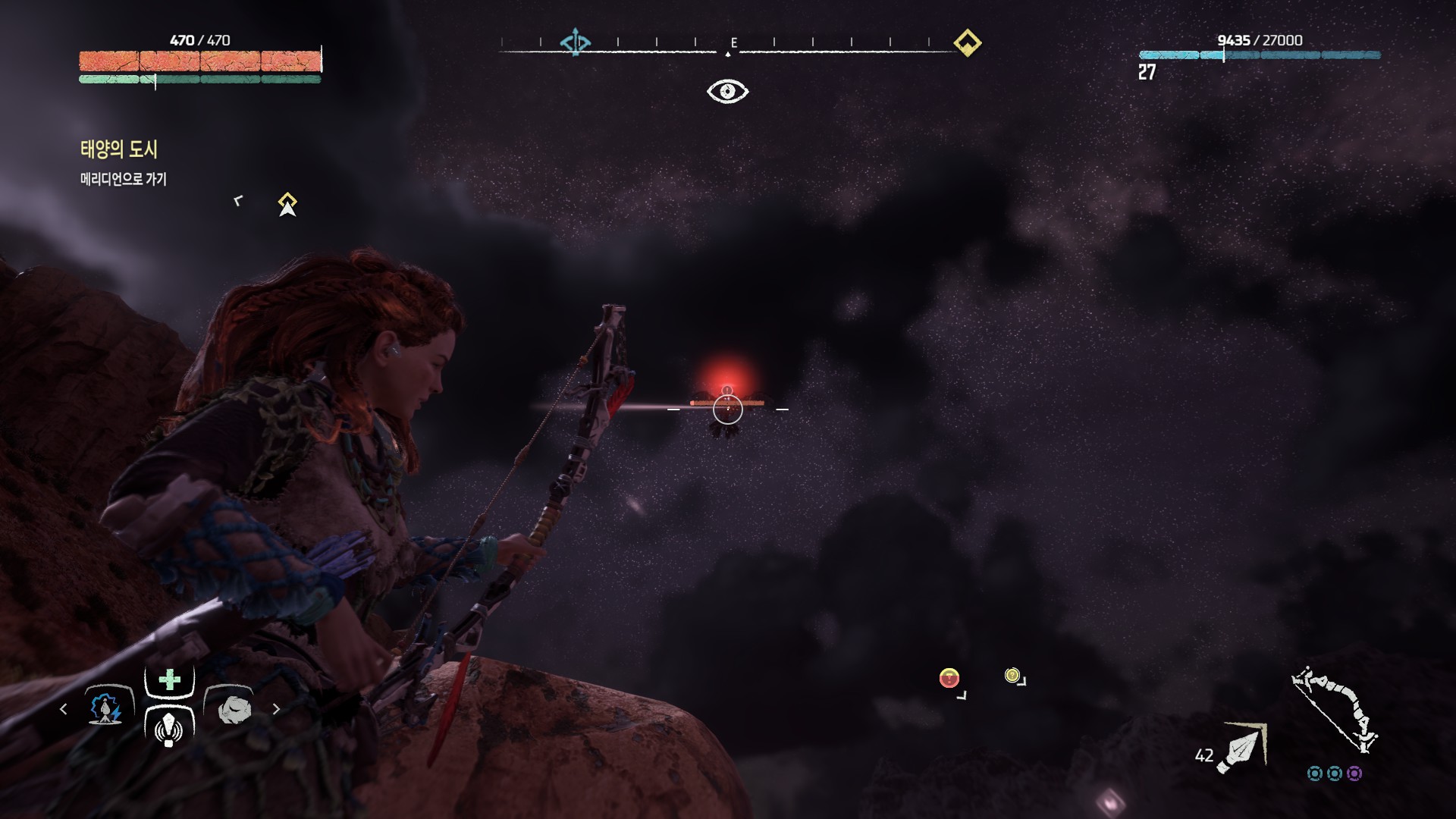This screenshot has width=1456, height=819.
Task: Click the yellow question mark suspicion marker
Action: click(x=1012, y=675)
